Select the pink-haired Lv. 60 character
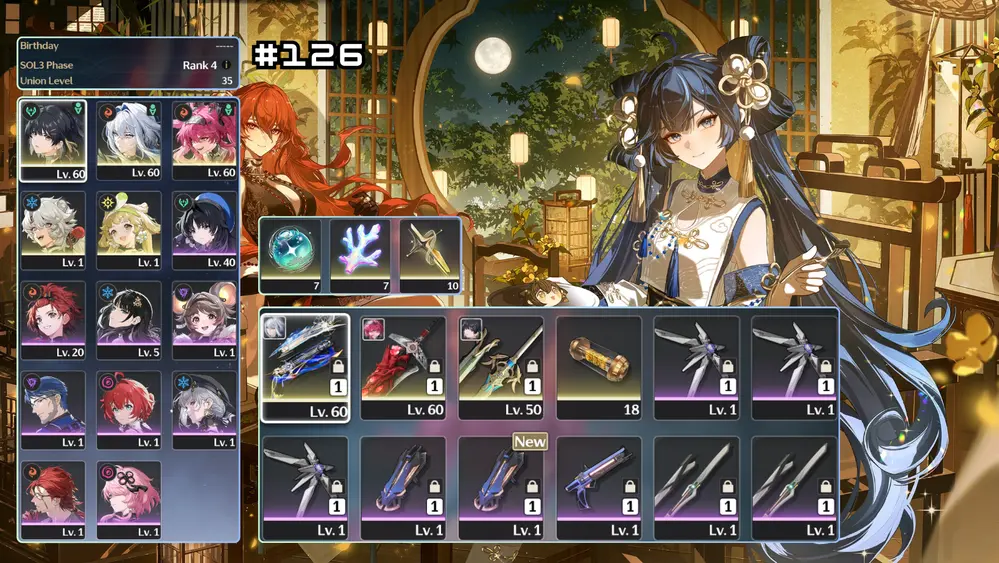999x563 pixels. pos(205,139)
